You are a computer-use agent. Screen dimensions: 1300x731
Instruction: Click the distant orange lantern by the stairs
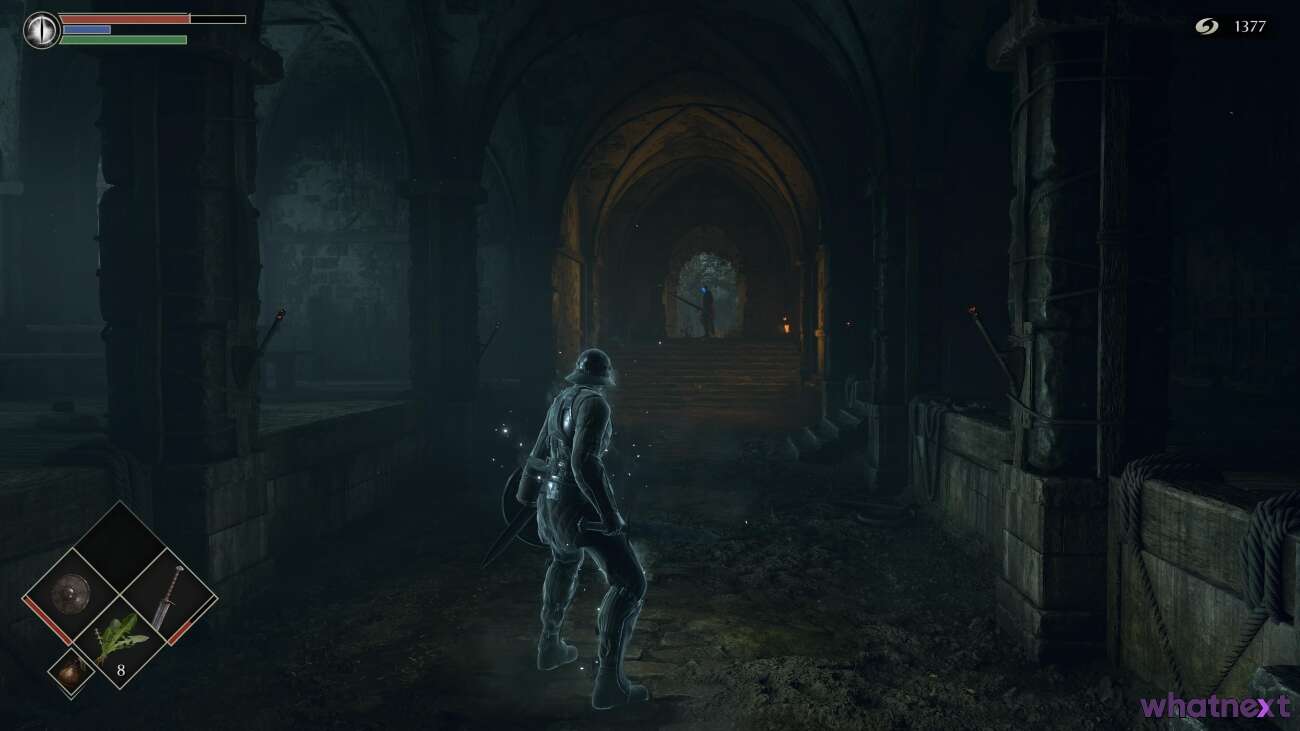tap(786, 324)
